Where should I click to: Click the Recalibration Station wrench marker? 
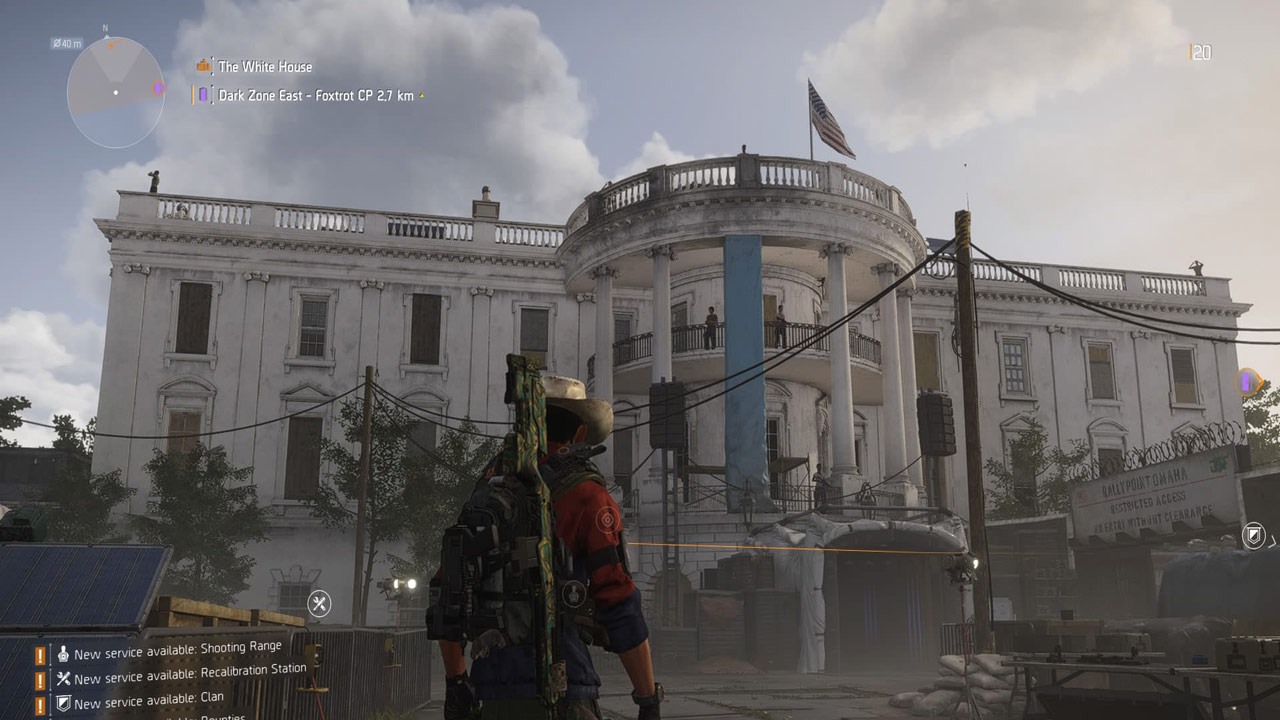319,603
